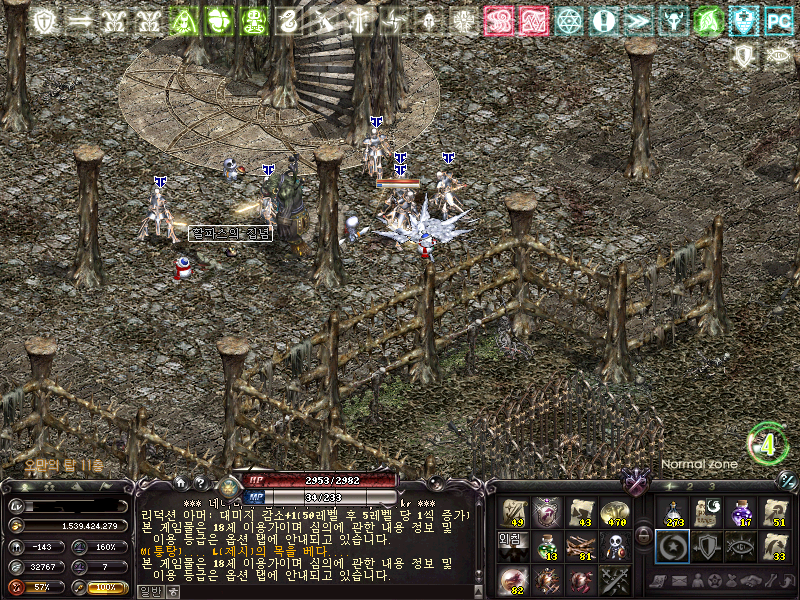
Task: Select the clear flask slot with 273
Action: pos(672,513)
